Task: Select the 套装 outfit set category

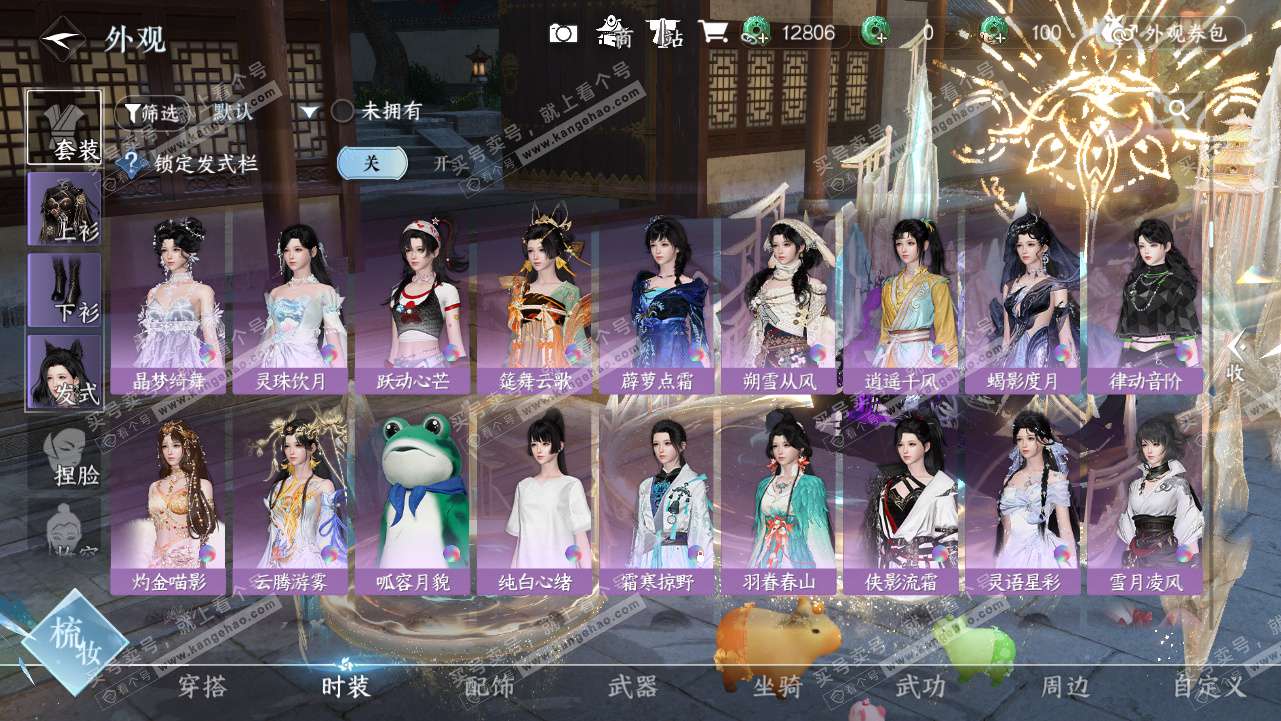Action: click(x=64, y=127)
